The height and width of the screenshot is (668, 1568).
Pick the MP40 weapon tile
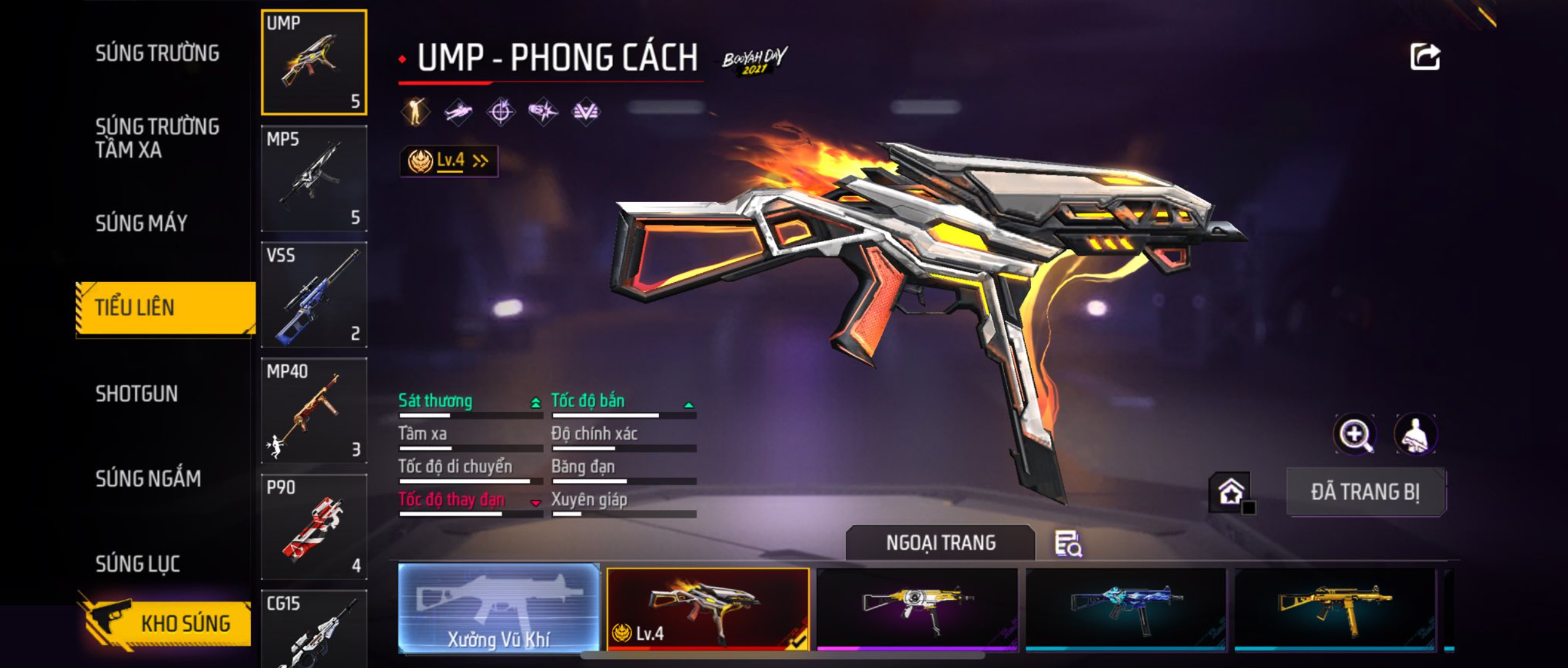pos(314,411)
